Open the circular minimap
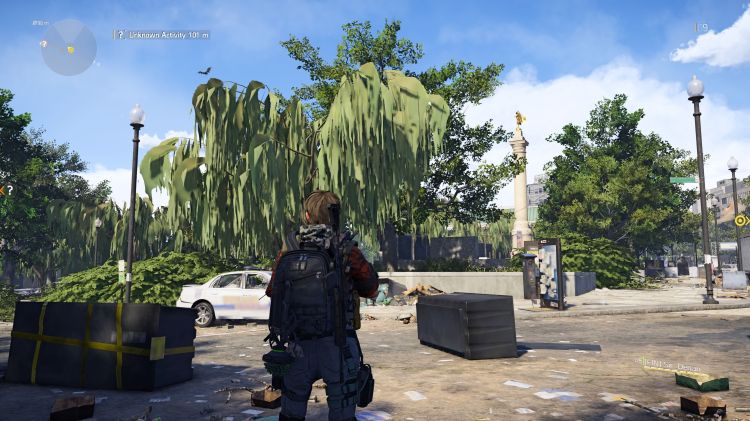The image size is (750, 421). [x=69, y=47]
